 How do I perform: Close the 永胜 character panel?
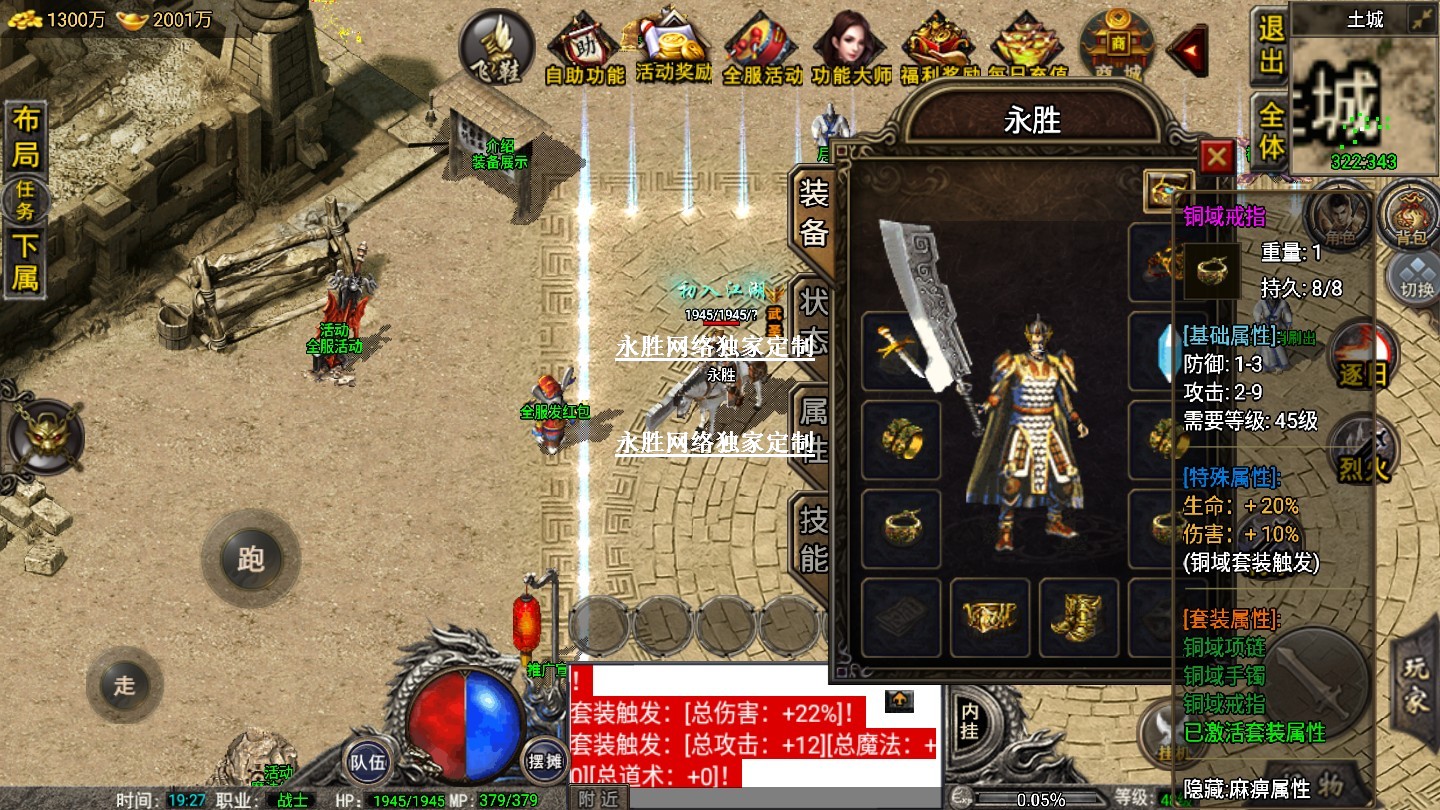[x=1216, y=156]
